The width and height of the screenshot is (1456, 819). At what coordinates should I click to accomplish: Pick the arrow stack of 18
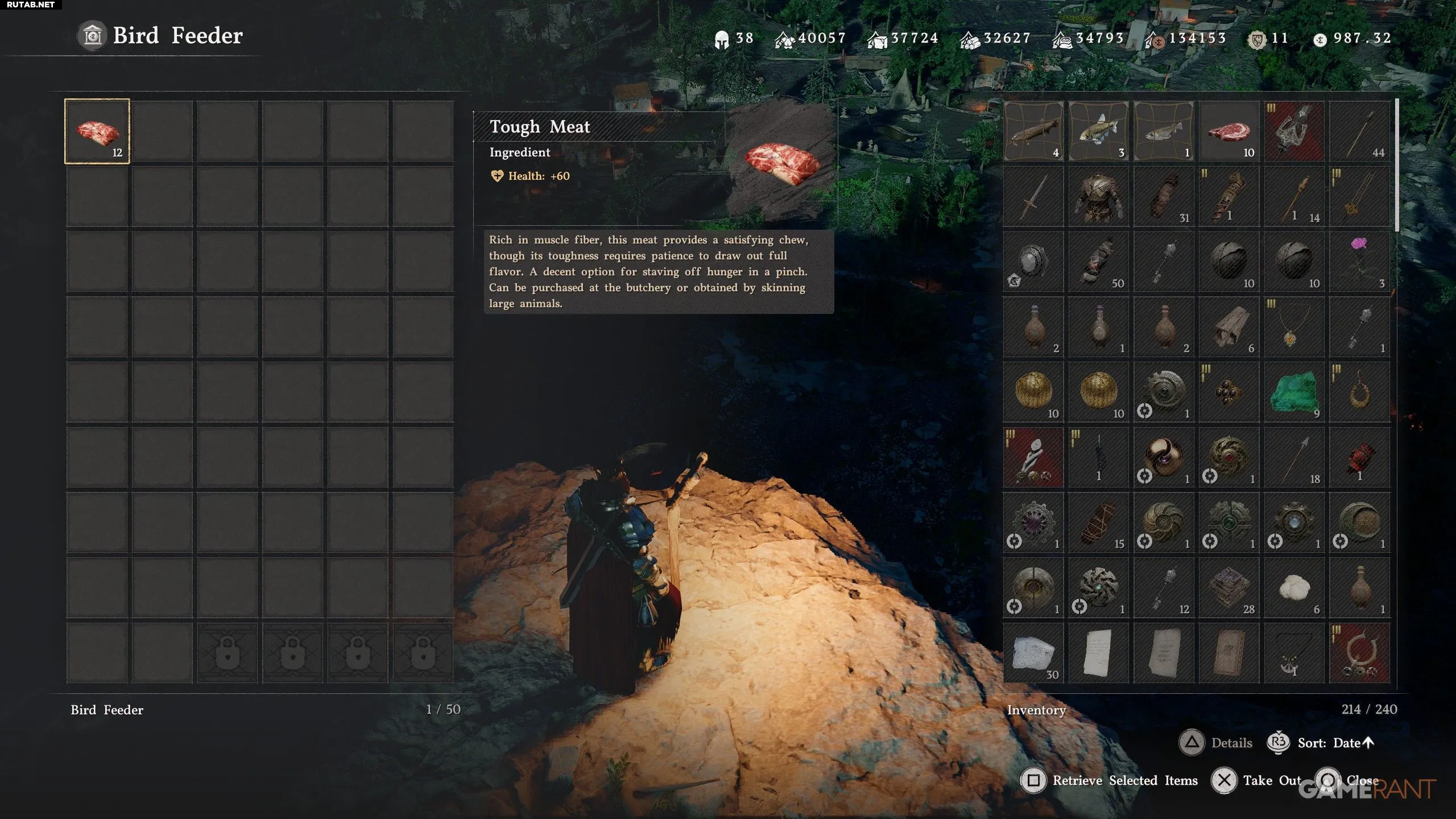pyautogui.click(x=1294, y=458)
